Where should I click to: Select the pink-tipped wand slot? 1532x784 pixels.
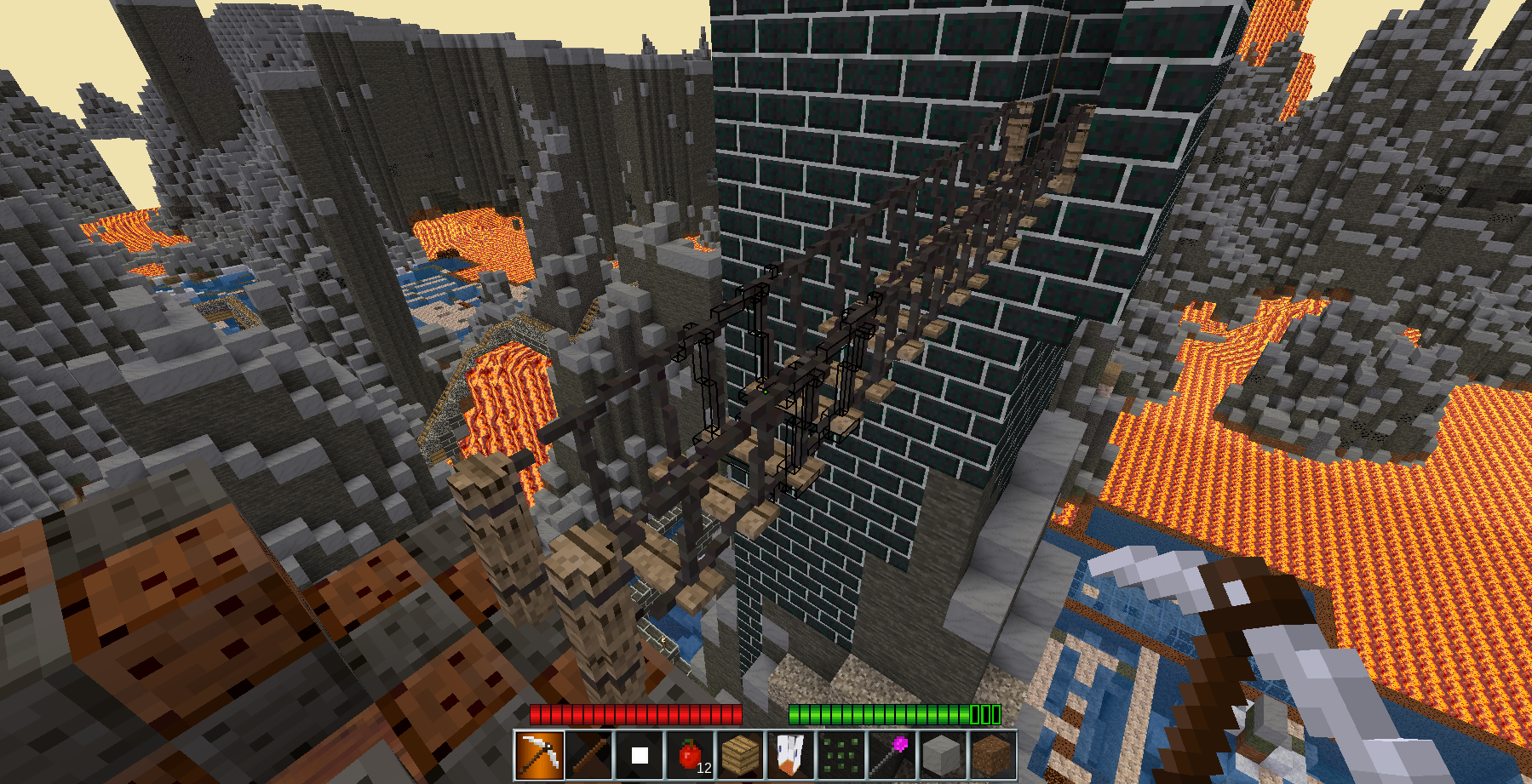click(x=891, y=755)
